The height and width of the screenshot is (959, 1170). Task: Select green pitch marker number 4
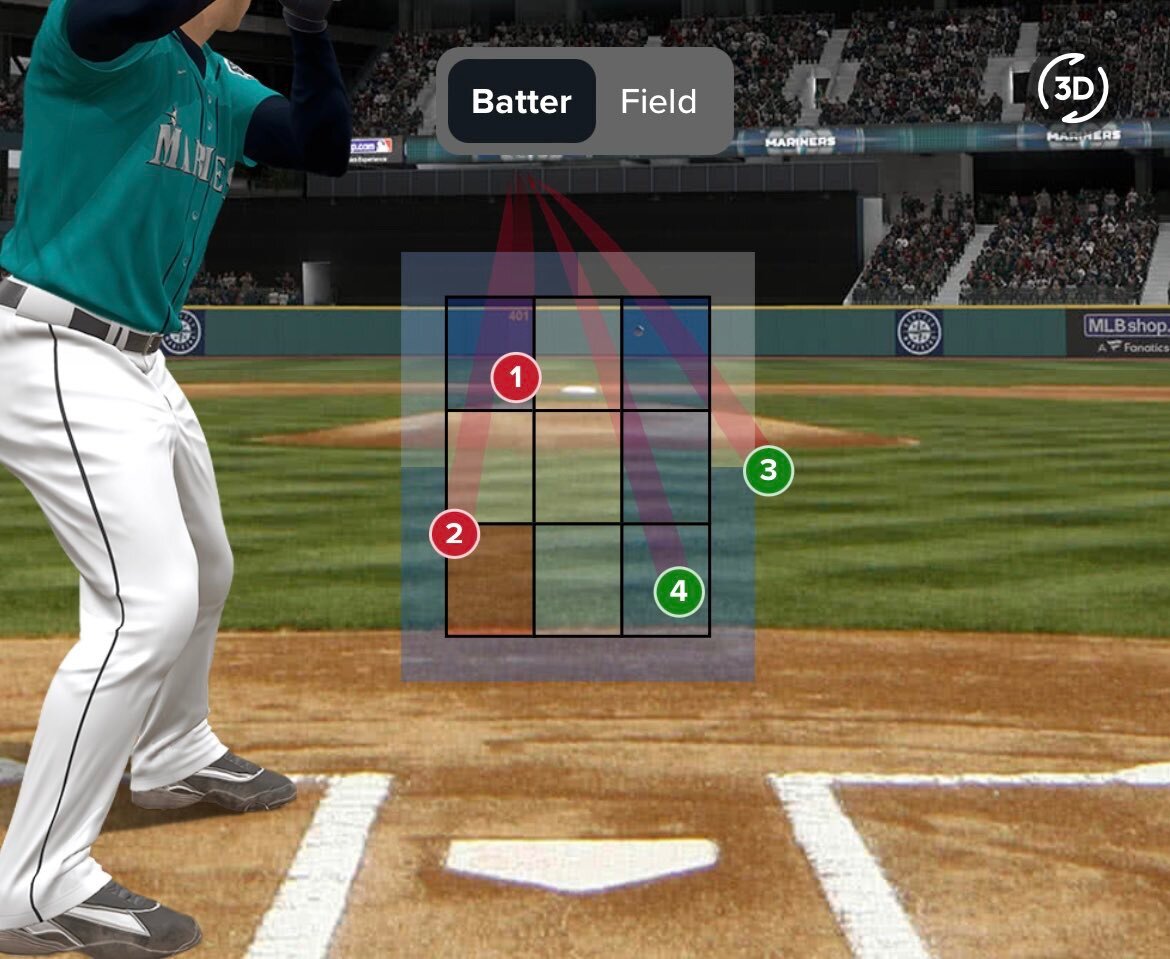679,592
